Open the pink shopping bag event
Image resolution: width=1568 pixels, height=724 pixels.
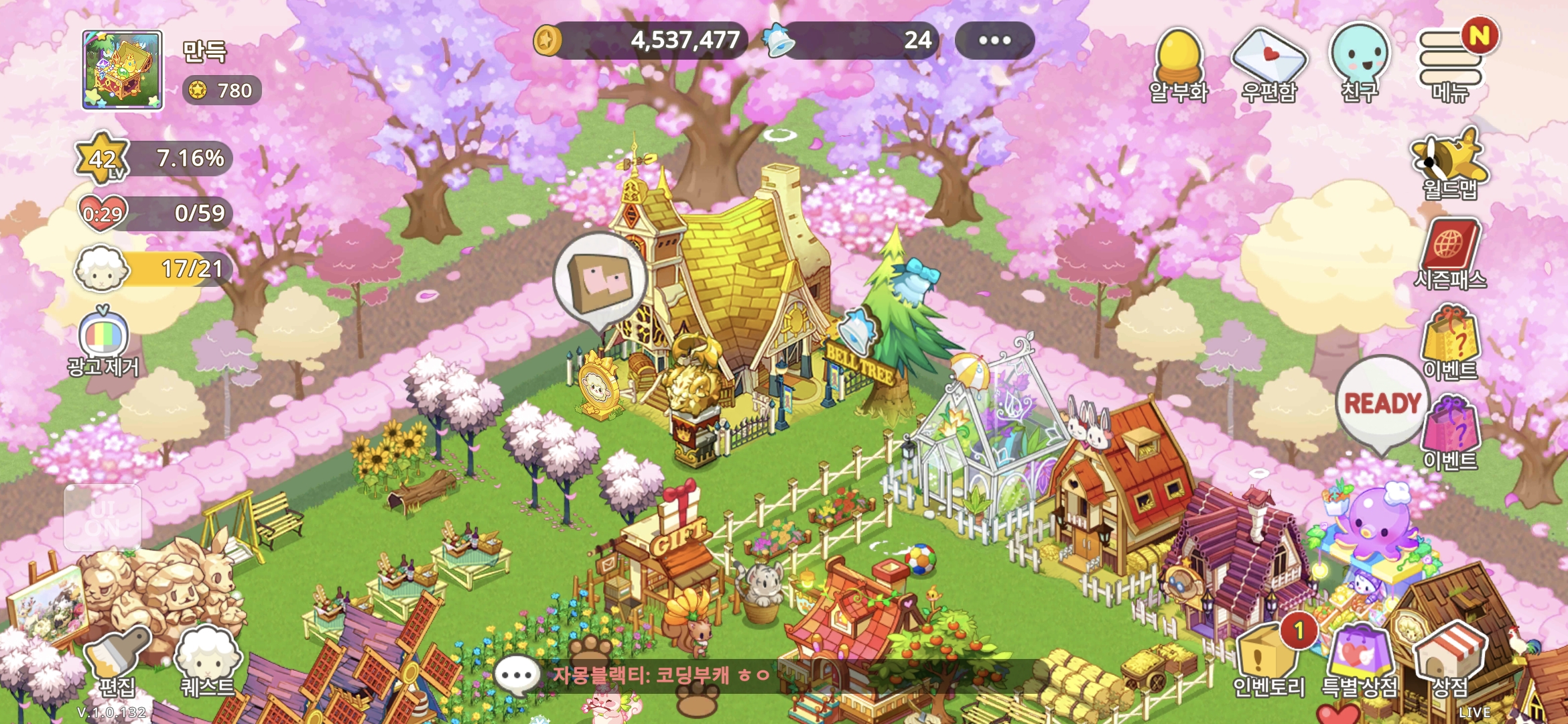click(x=1451, y=432)
